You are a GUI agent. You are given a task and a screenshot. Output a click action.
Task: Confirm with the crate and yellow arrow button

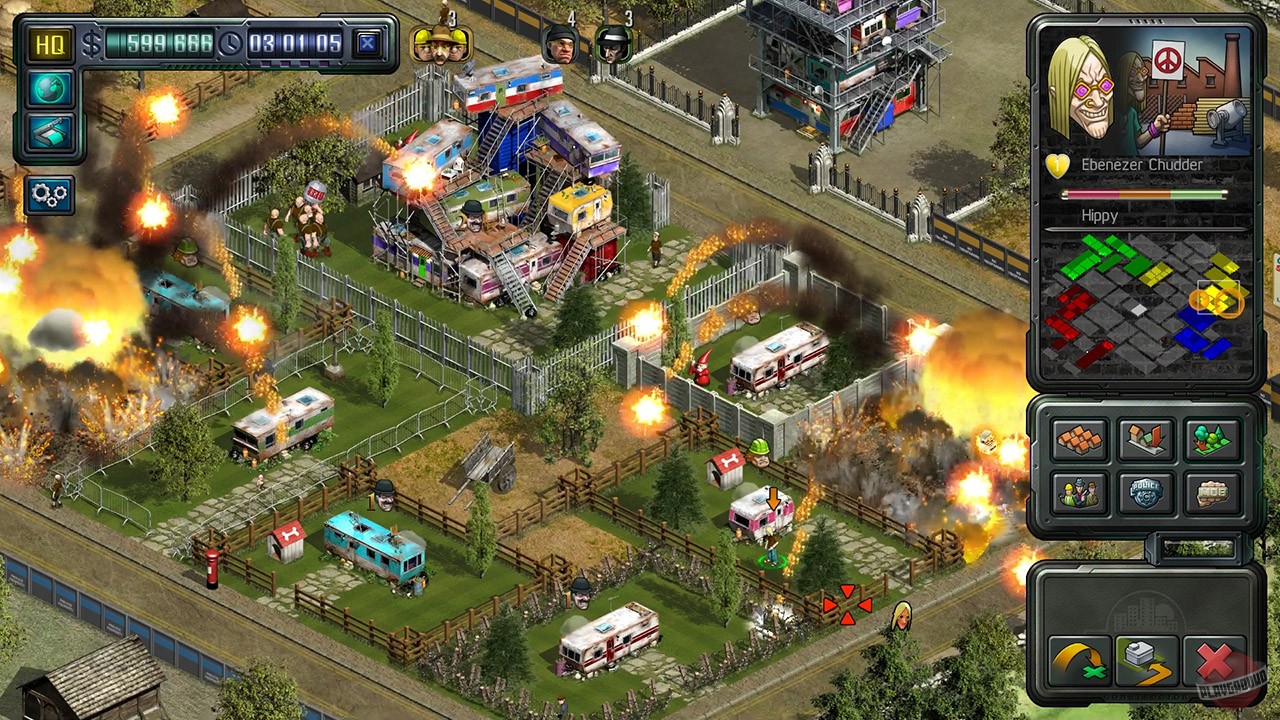click(x=1146, y=660)
